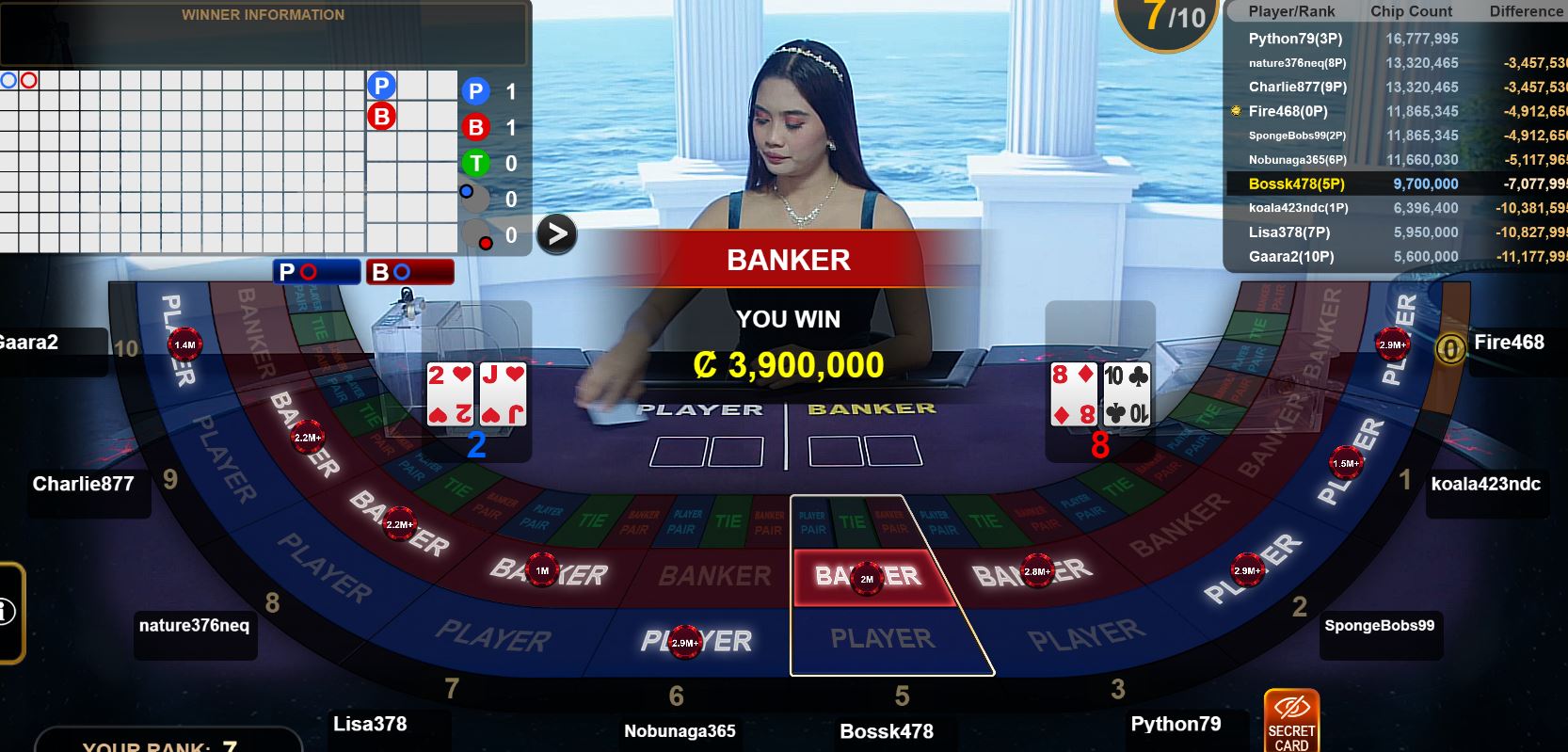Click the Secret Card button
1568x752 pixels.
(1291, 721)
